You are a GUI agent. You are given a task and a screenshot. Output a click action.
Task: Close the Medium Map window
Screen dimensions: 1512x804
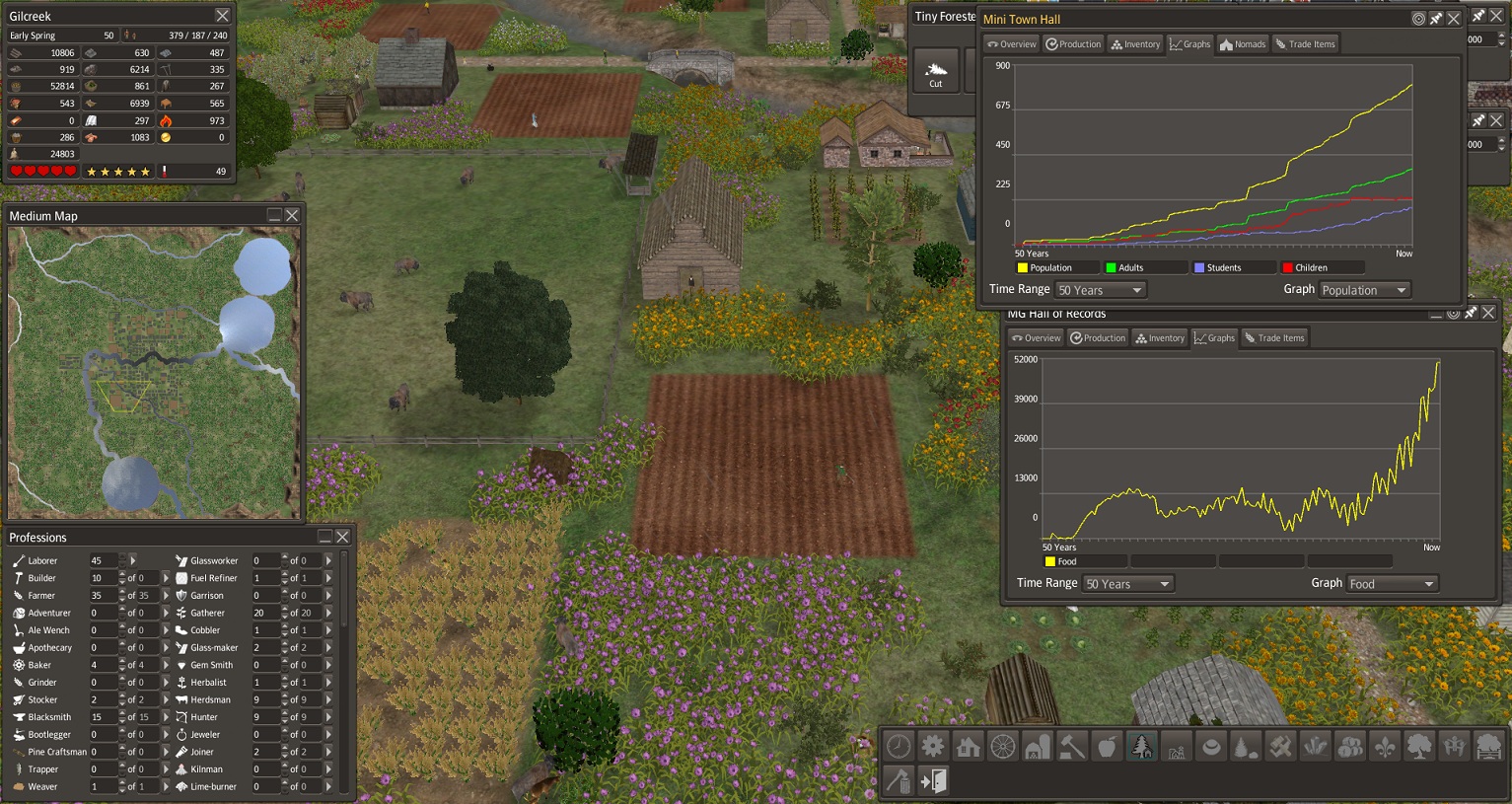[x=292, y=215]
